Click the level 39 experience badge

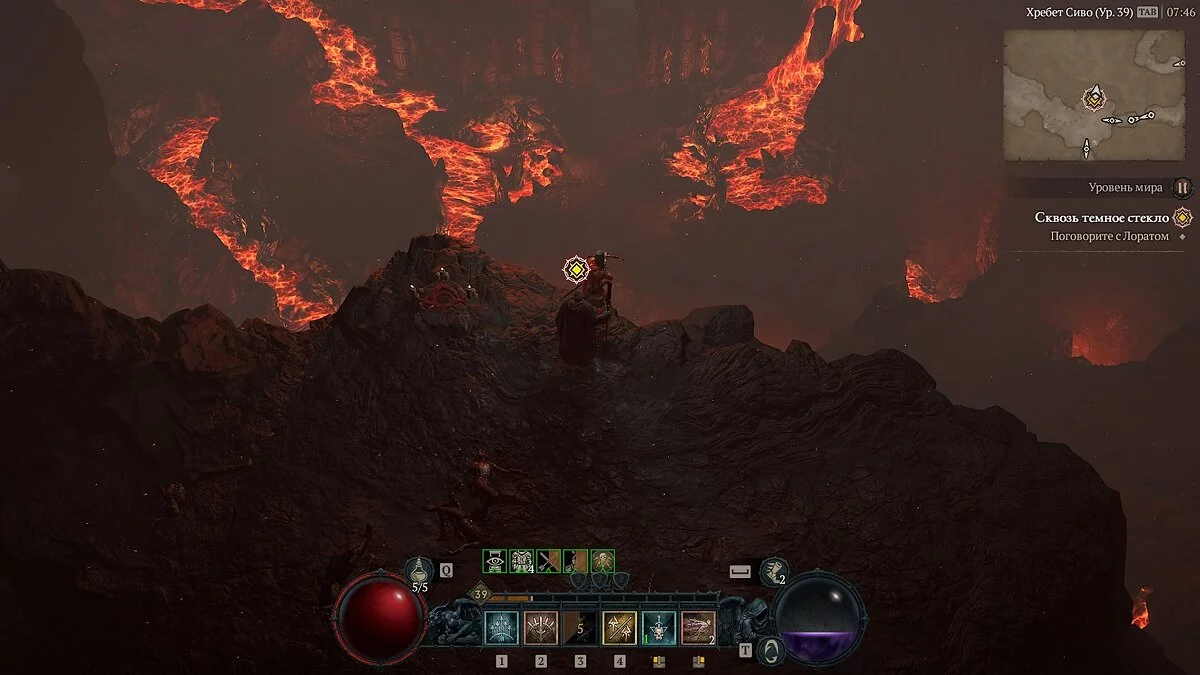pos(480,595)
